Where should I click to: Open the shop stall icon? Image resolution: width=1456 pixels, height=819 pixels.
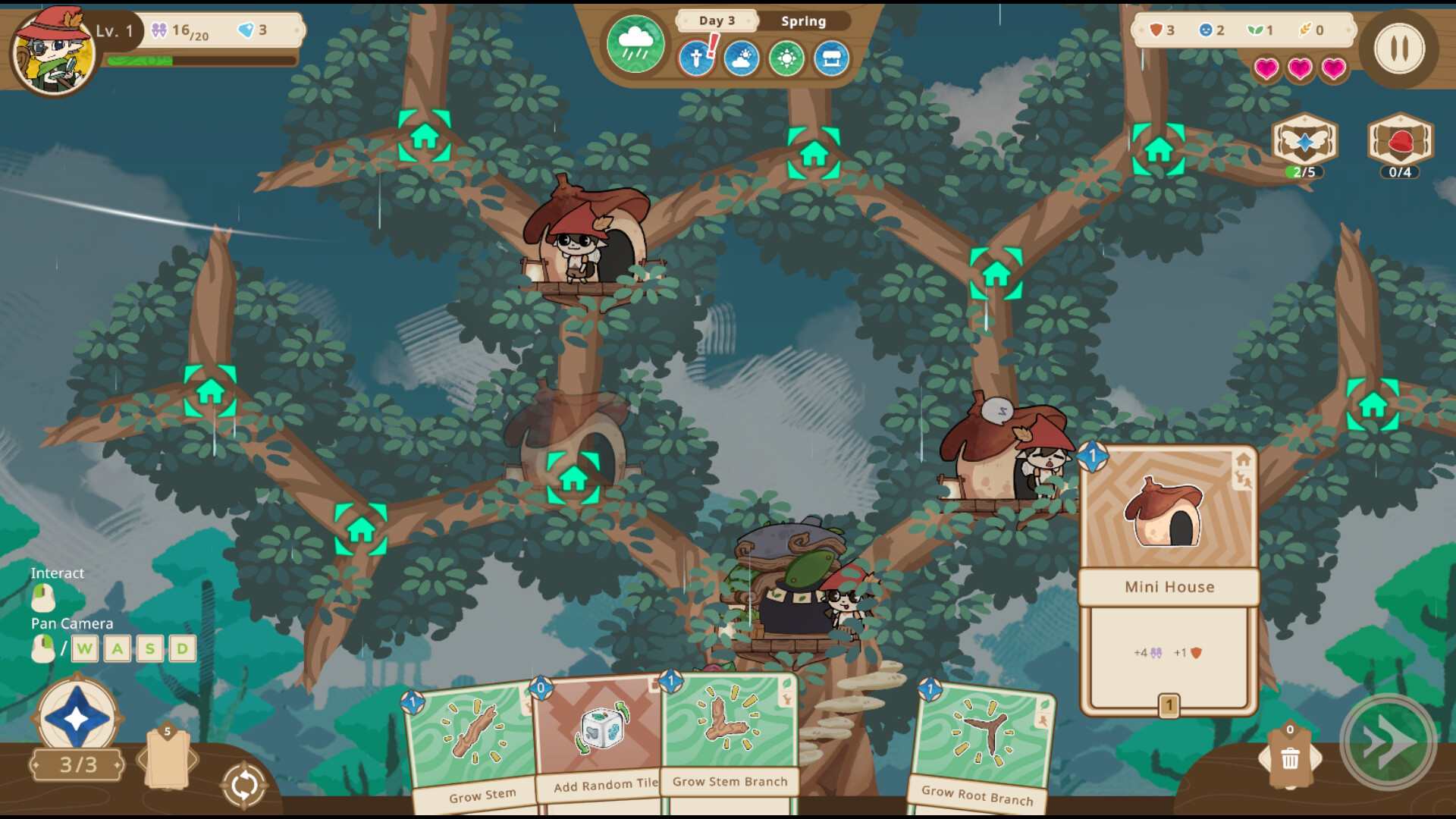point(831,60)
